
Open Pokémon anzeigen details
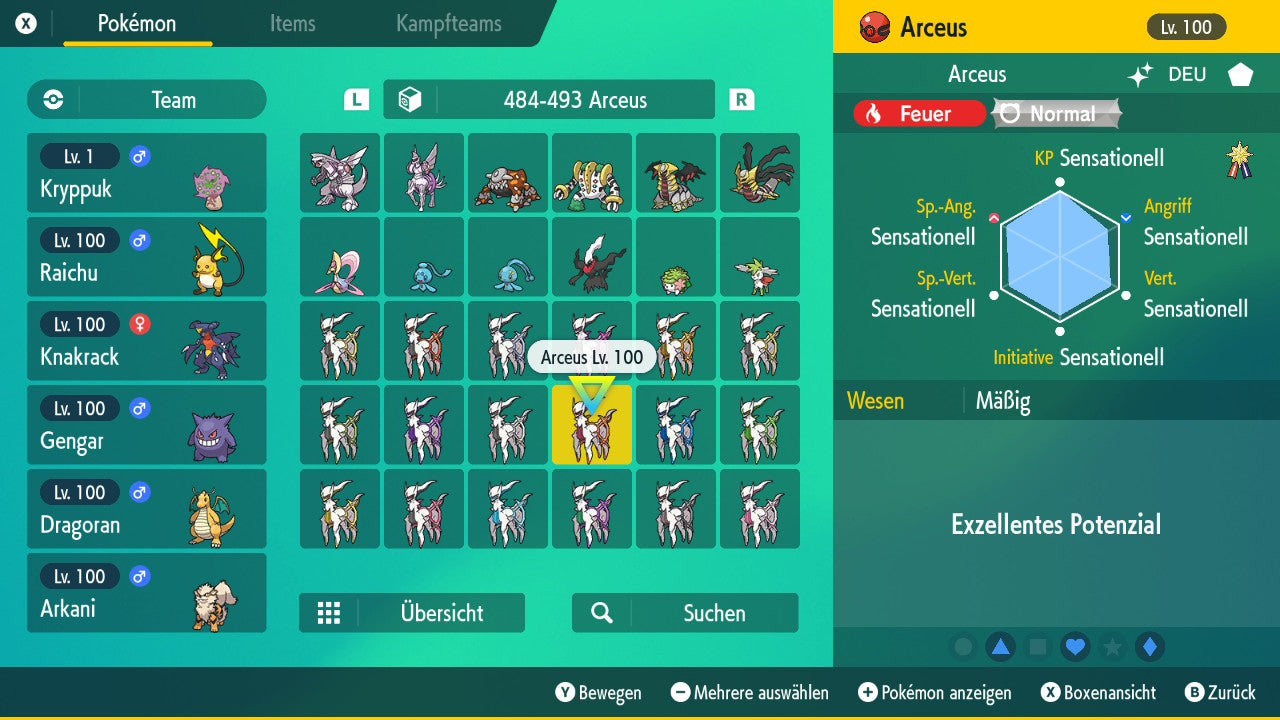tap(934, 692)
